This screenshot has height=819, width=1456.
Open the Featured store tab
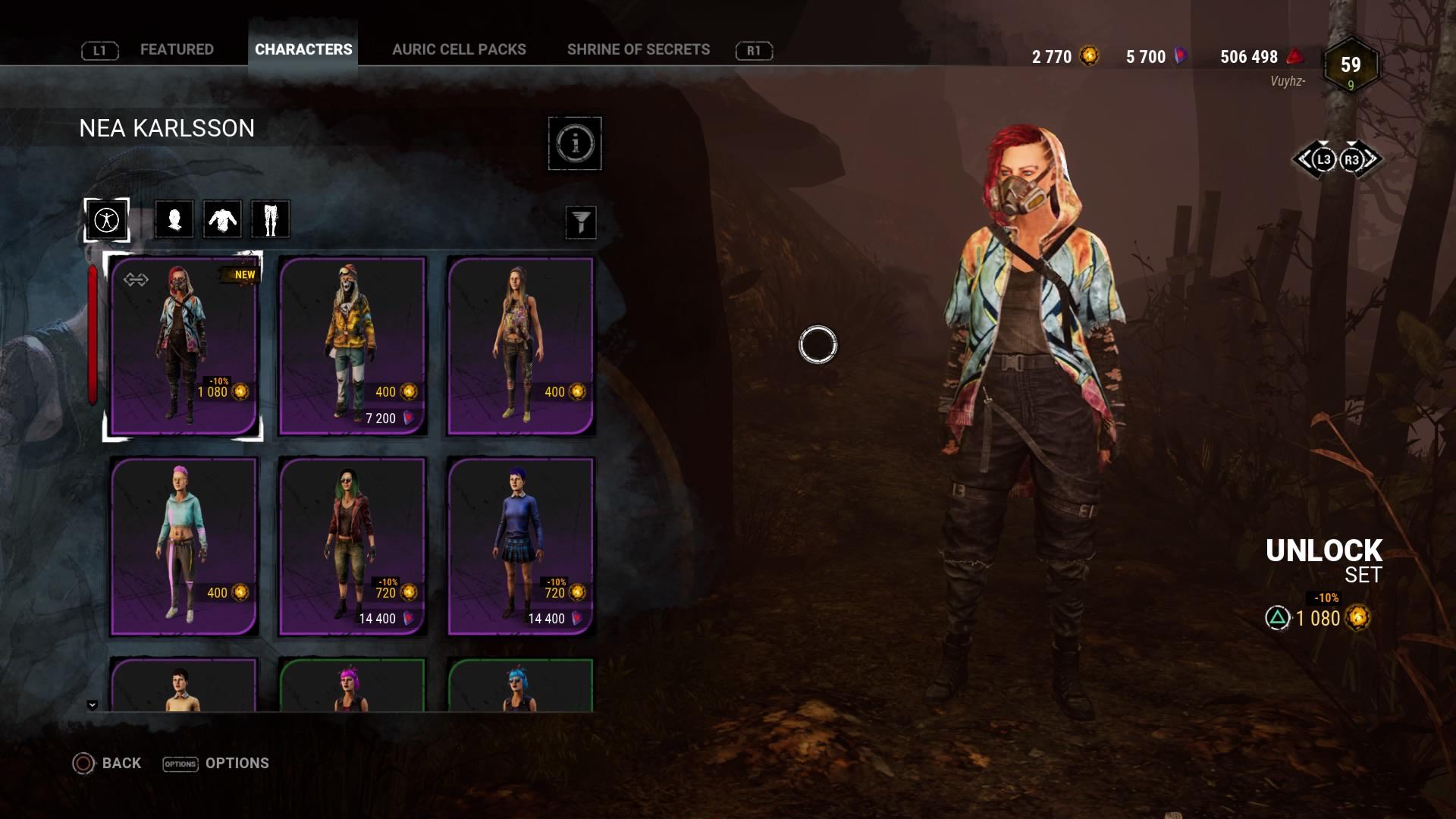pyautogui.click(x=176, y=49)
